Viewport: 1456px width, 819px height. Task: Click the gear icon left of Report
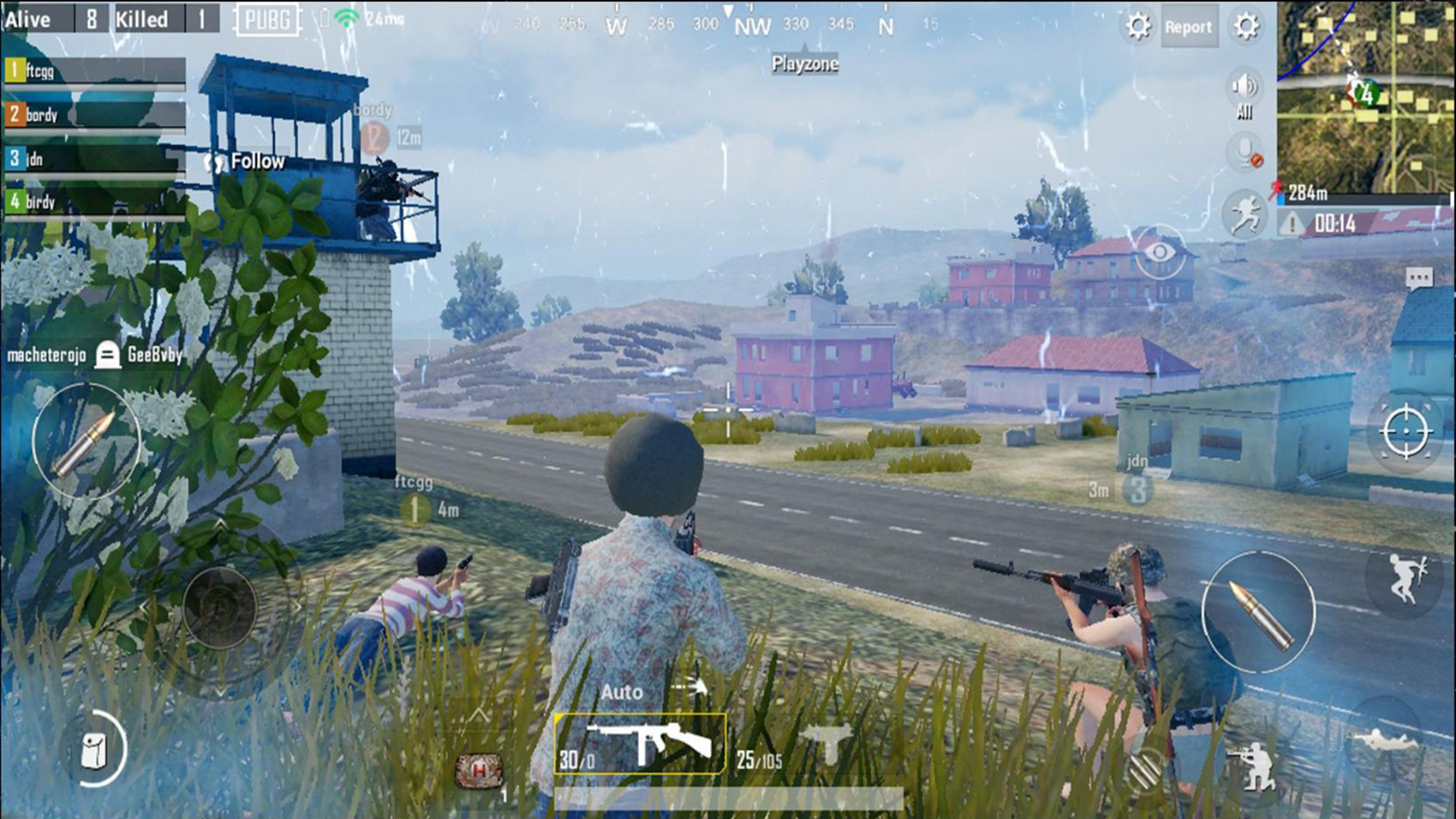coord(1137,27)
